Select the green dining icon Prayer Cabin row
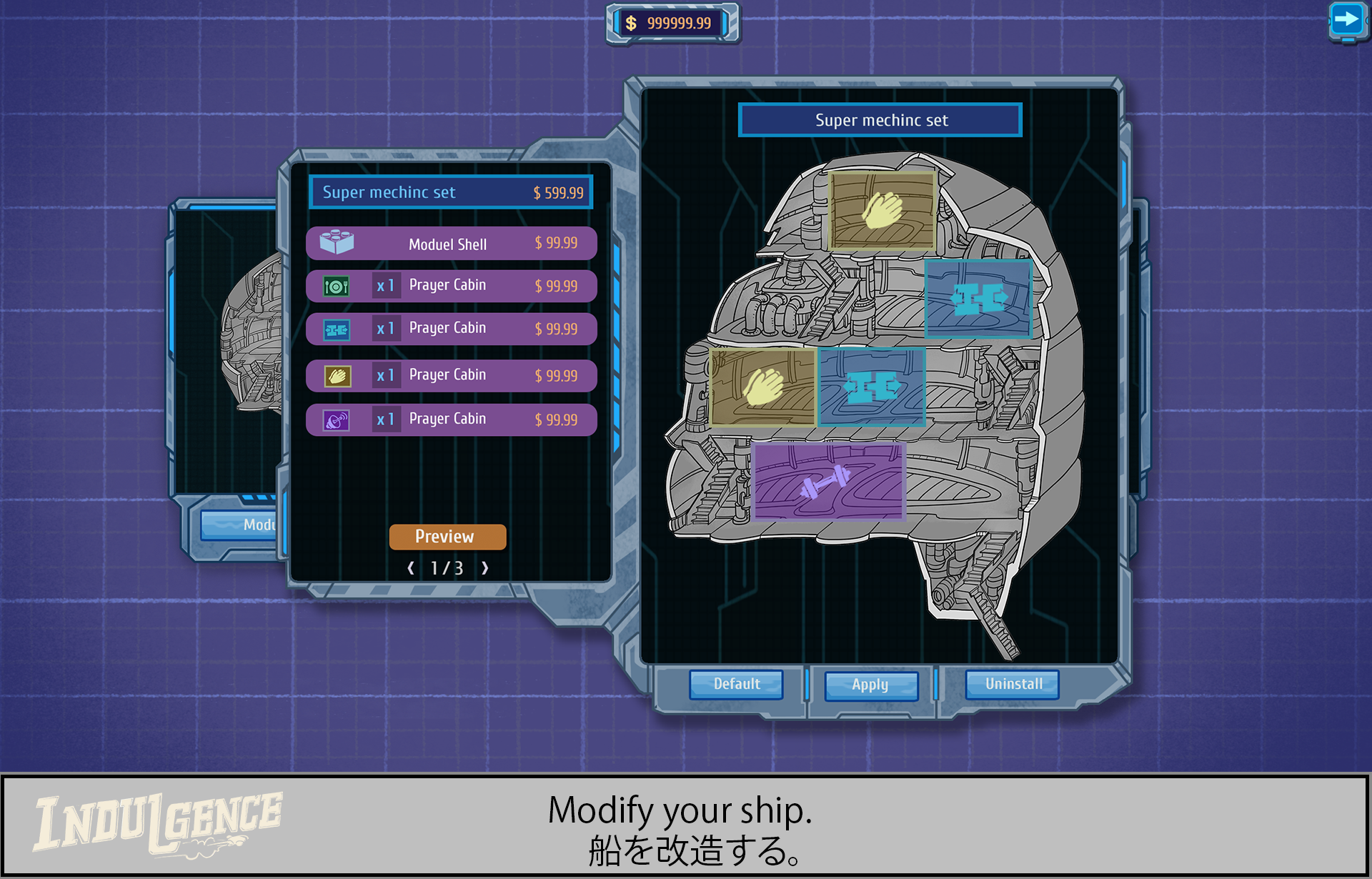1372x879 pixels. pyautogui.click(x=451, y=286)
